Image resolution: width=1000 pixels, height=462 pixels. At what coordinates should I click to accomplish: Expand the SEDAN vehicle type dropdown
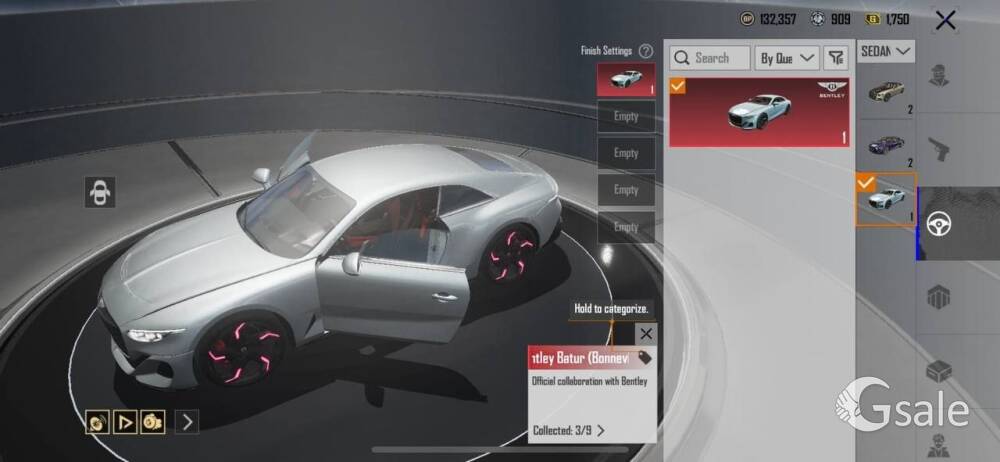[887, 50]
